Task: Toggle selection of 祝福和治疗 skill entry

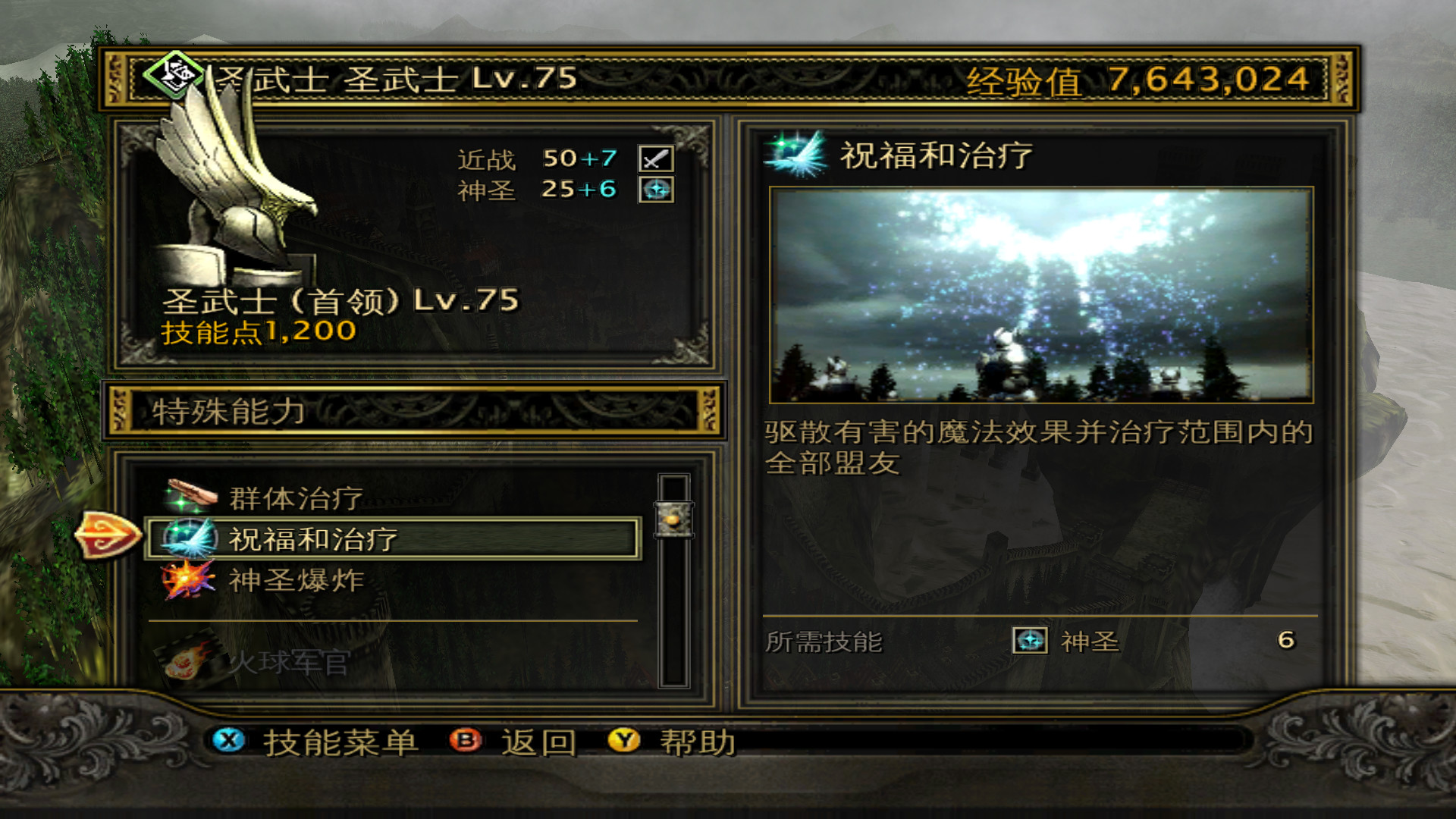Action: point(394,540)
